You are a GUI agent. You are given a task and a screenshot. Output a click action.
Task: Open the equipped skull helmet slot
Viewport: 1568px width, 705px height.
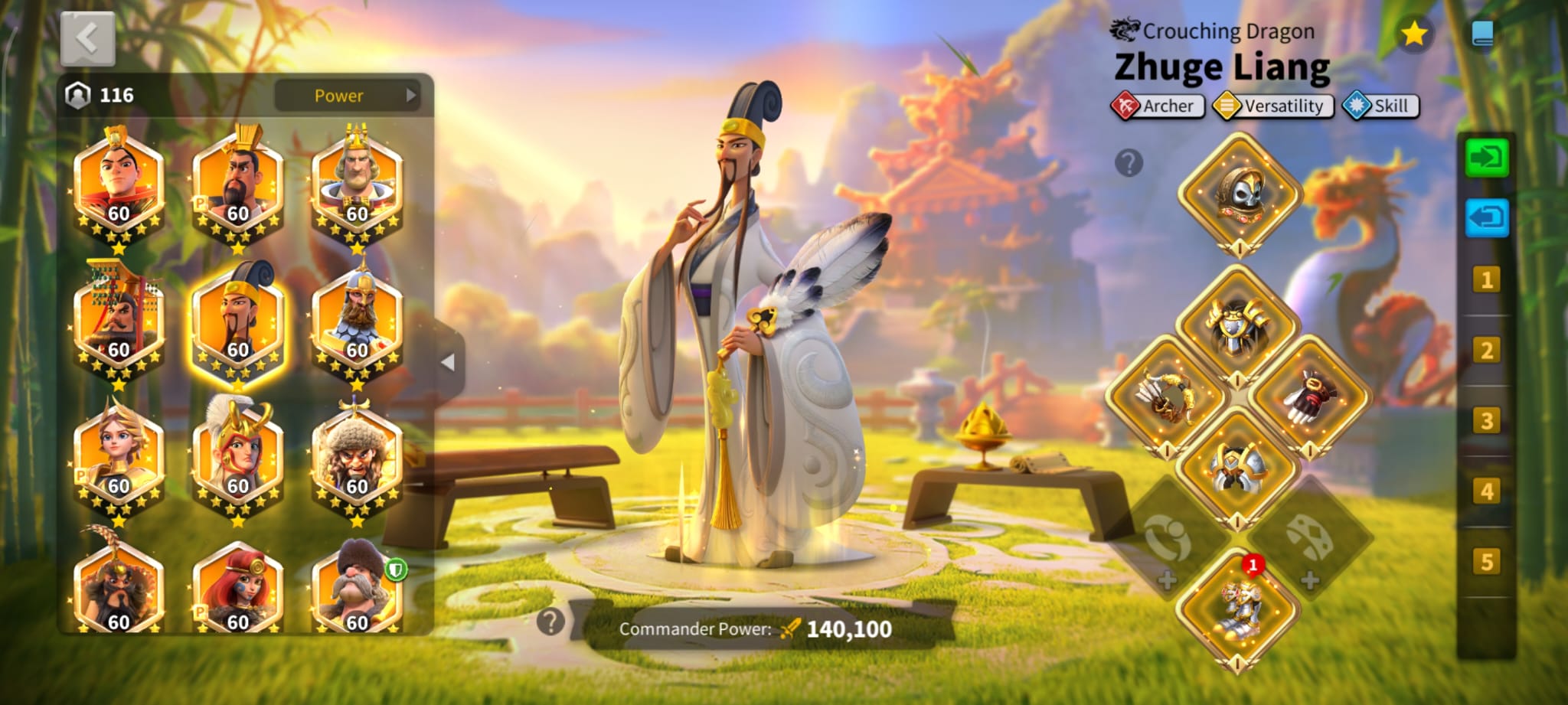pyautogui.click(x=1239, y=193)
